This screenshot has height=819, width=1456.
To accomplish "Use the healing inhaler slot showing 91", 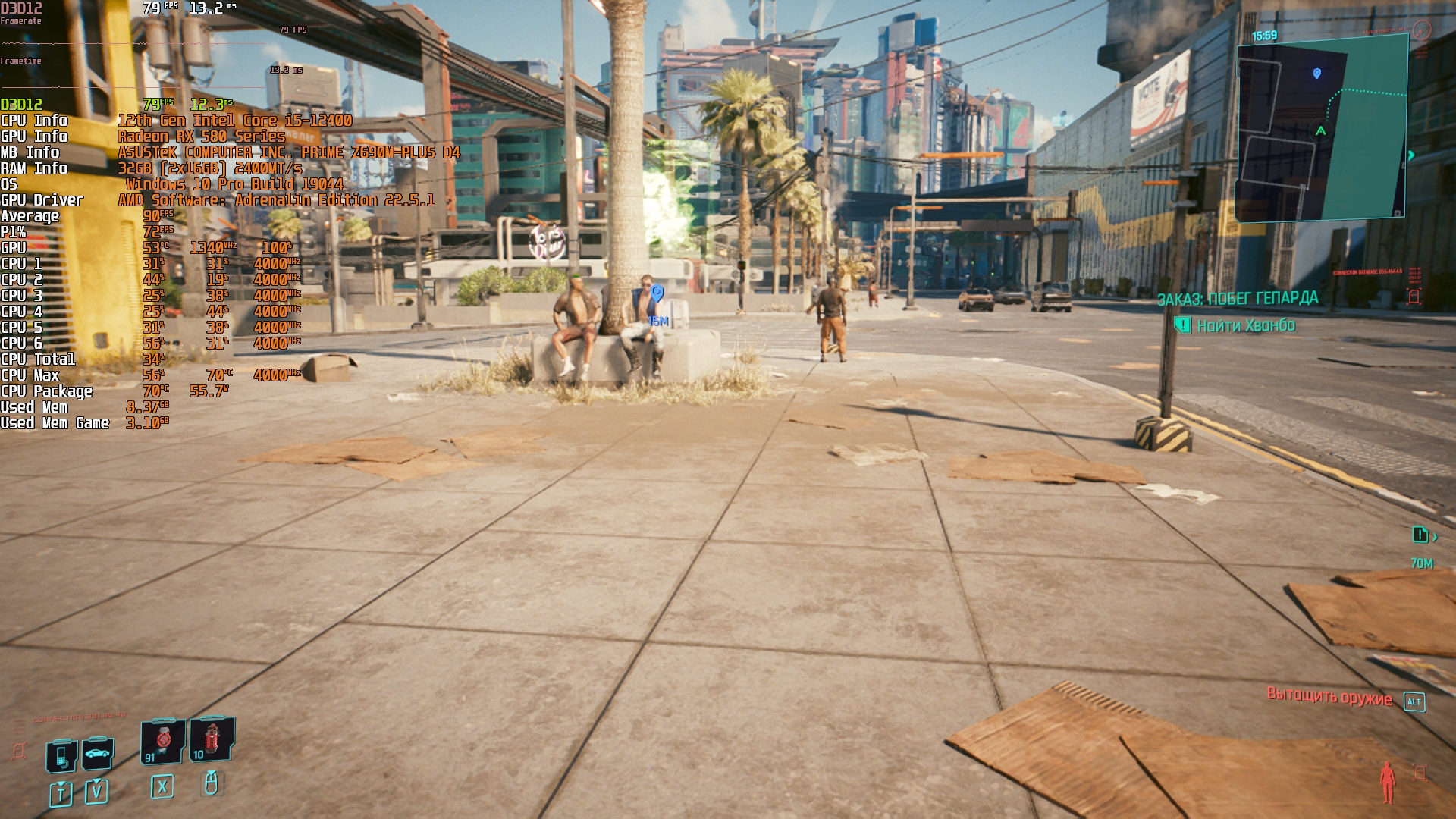I will (x=163, y=741).
